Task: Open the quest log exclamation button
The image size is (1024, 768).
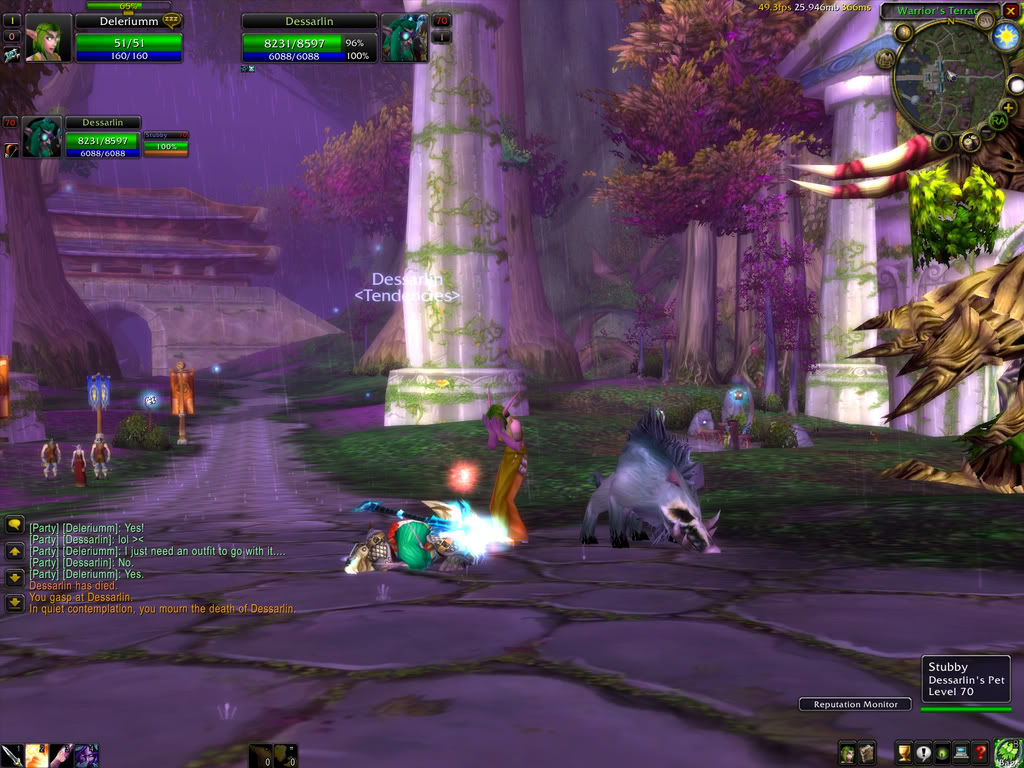Action: [921, 754]
